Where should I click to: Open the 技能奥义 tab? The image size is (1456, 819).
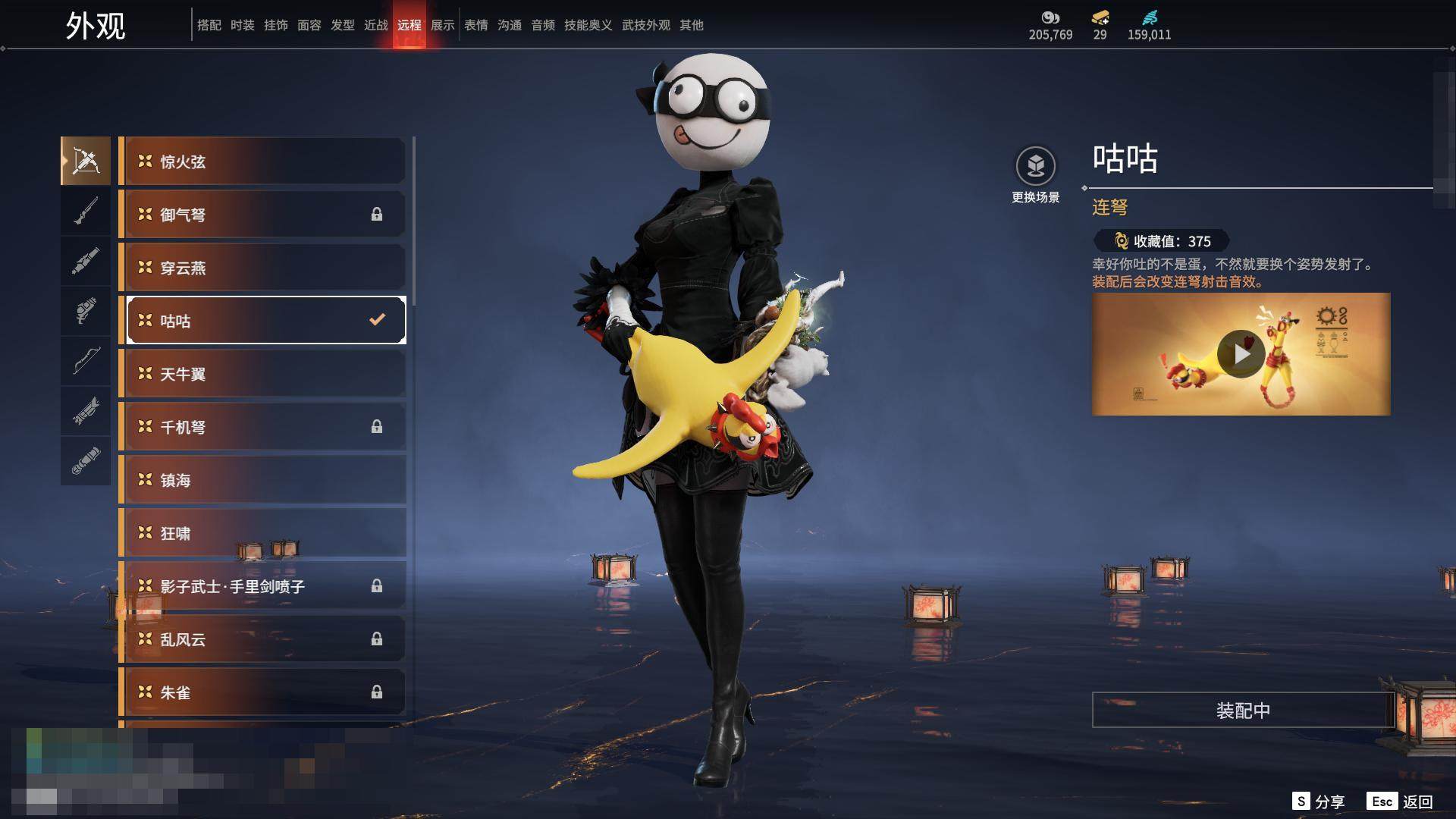(588, 25)
